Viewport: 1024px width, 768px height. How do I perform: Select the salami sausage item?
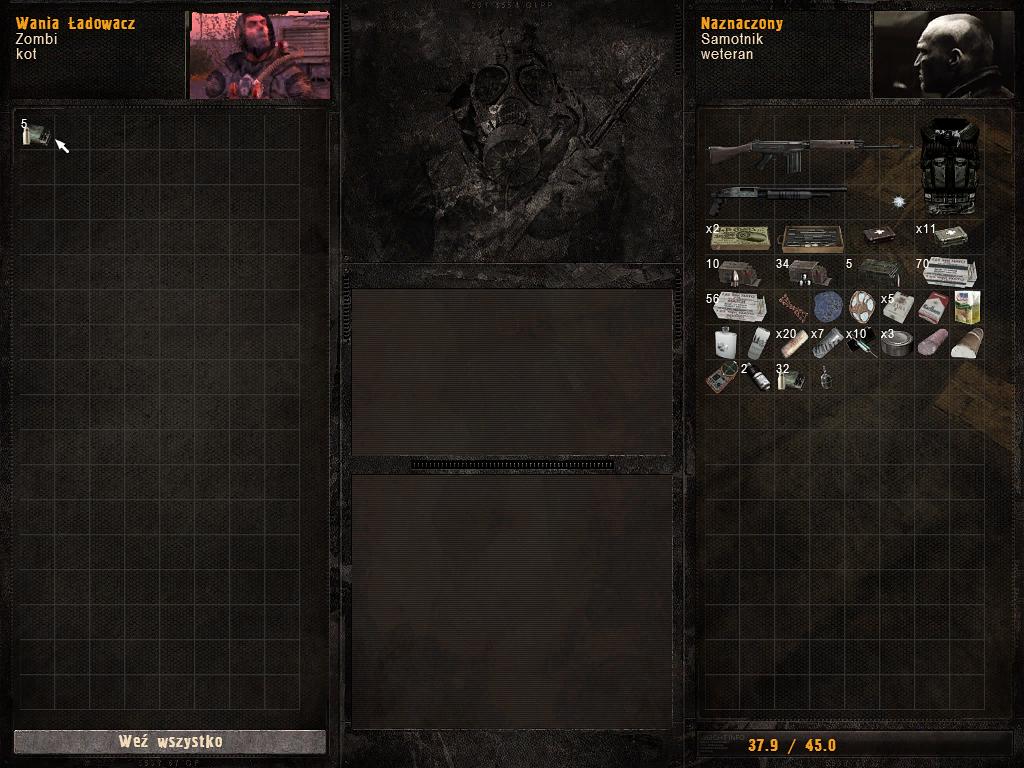932,343
